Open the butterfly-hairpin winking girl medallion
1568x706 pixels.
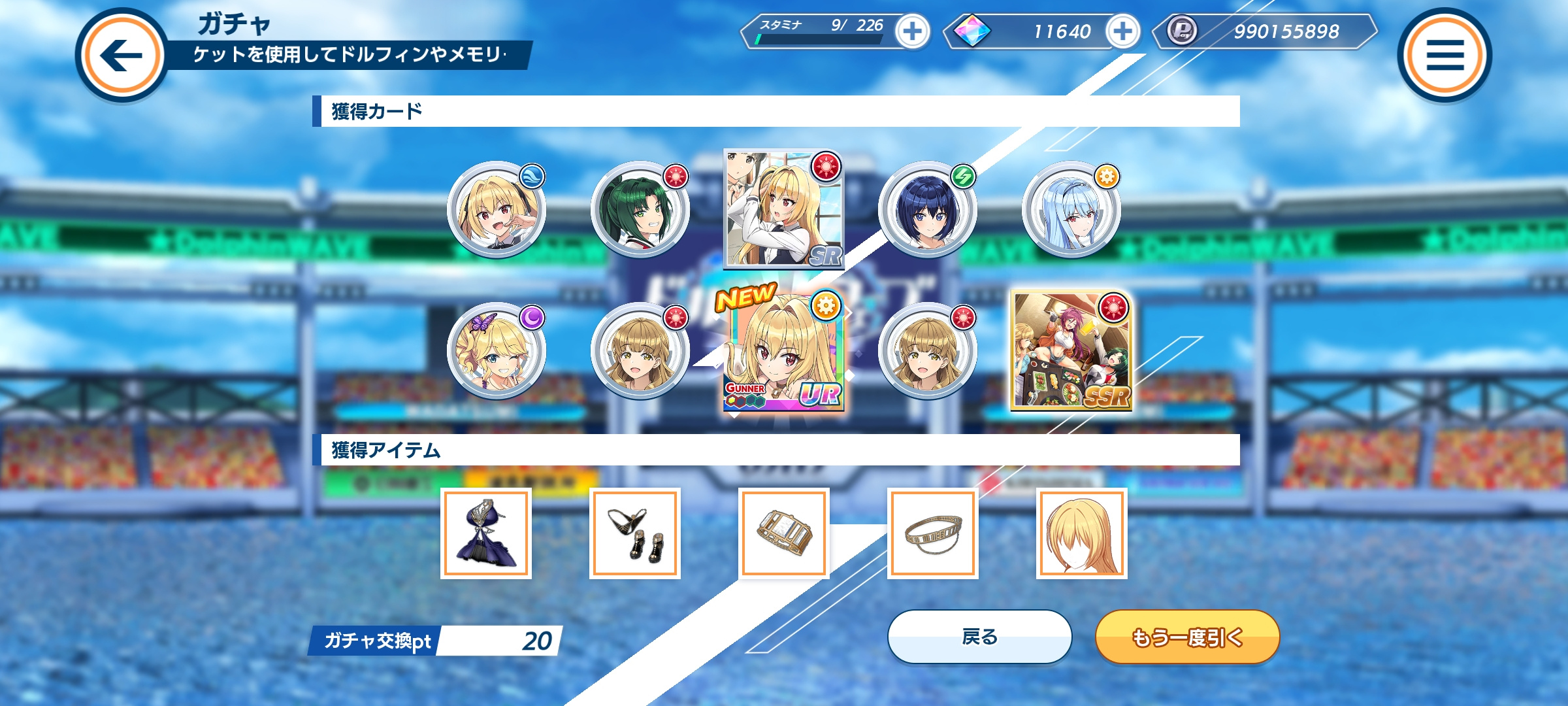click(496, 352)
